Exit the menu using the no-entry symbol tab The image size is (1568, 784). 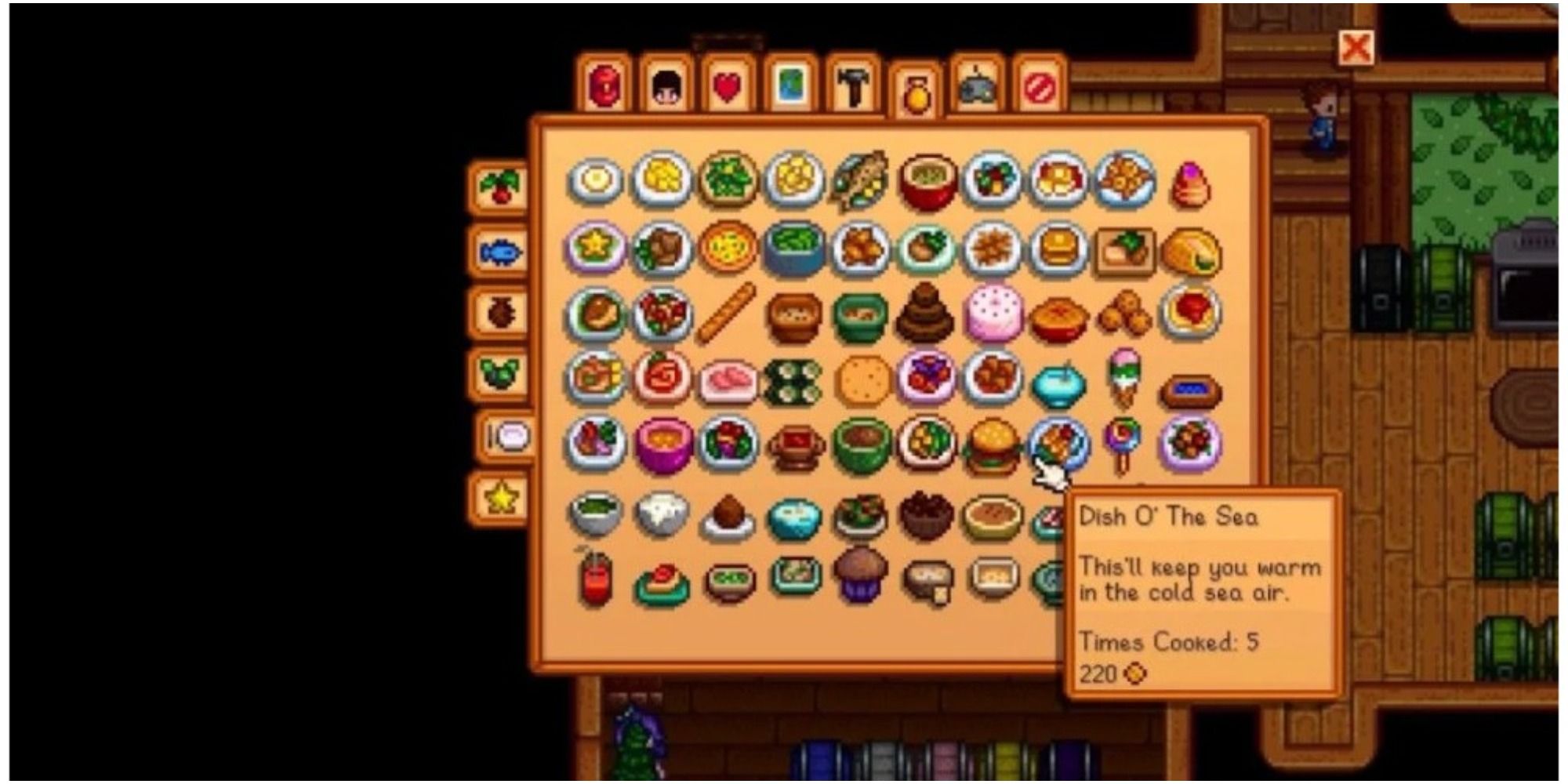pyautogui.click(x=1039, y=82)
